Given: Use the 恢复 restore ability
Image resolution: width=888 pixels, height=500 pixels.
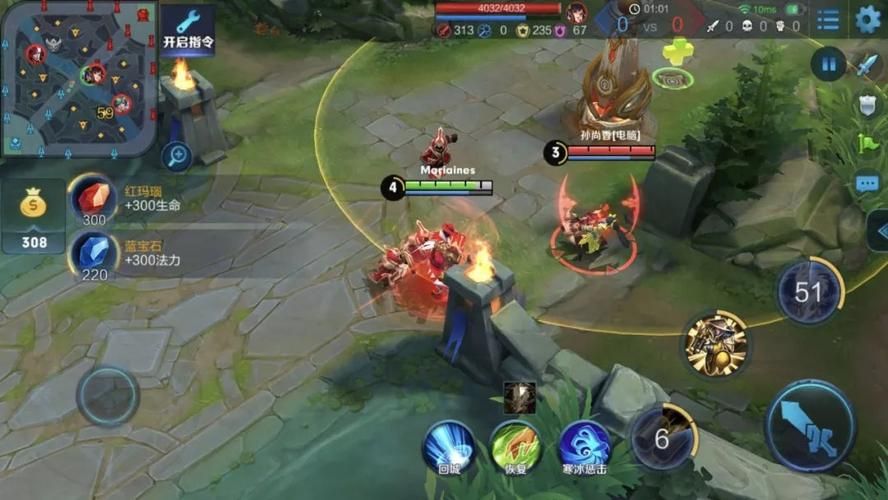Looking at the screenshot, I should pos(515,446).
